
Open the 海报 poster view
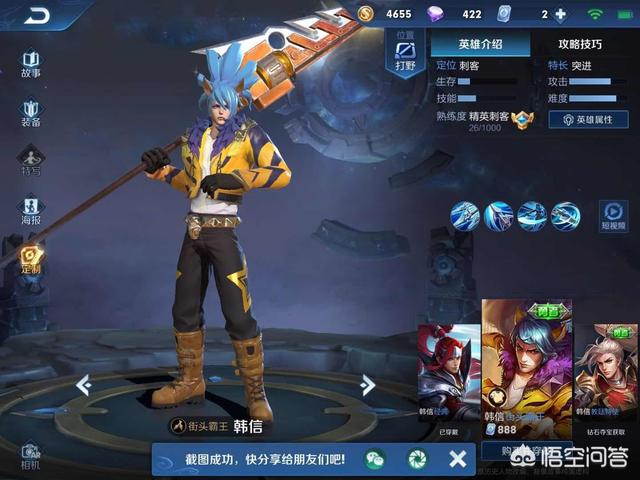pos(31,210)
